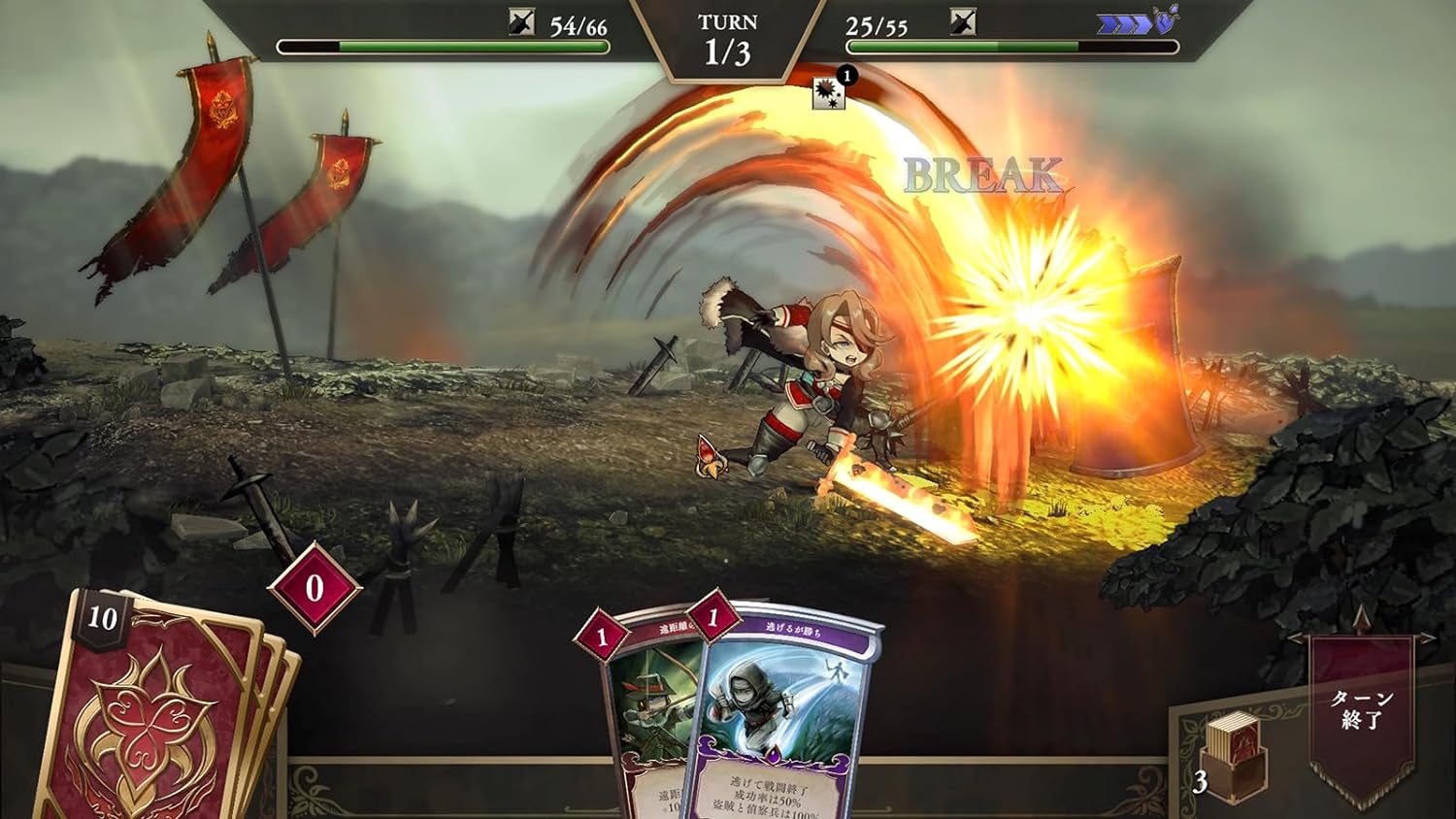Click the cost diamond 1 on the escape card
The height and width of the screenshot is (819, 1456).
coord(713,618)
